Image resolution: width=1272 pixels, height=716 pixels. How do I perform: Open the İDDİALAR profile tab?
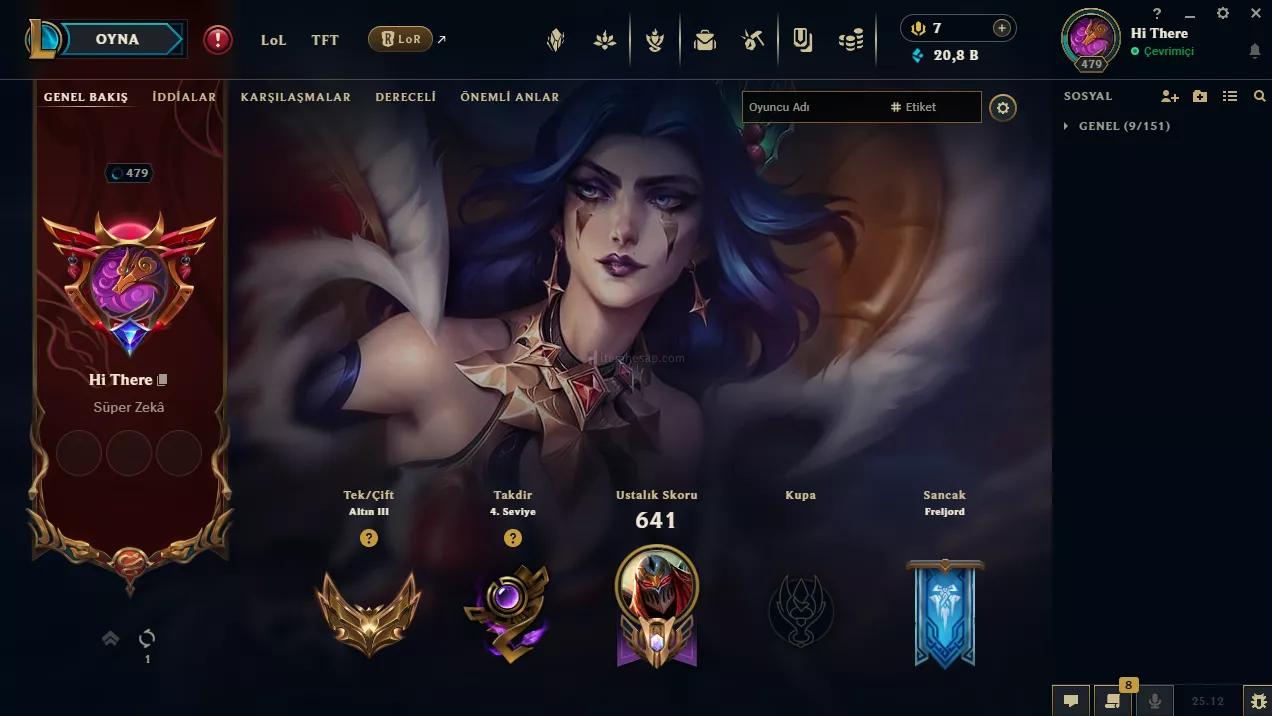click(184, 97)
